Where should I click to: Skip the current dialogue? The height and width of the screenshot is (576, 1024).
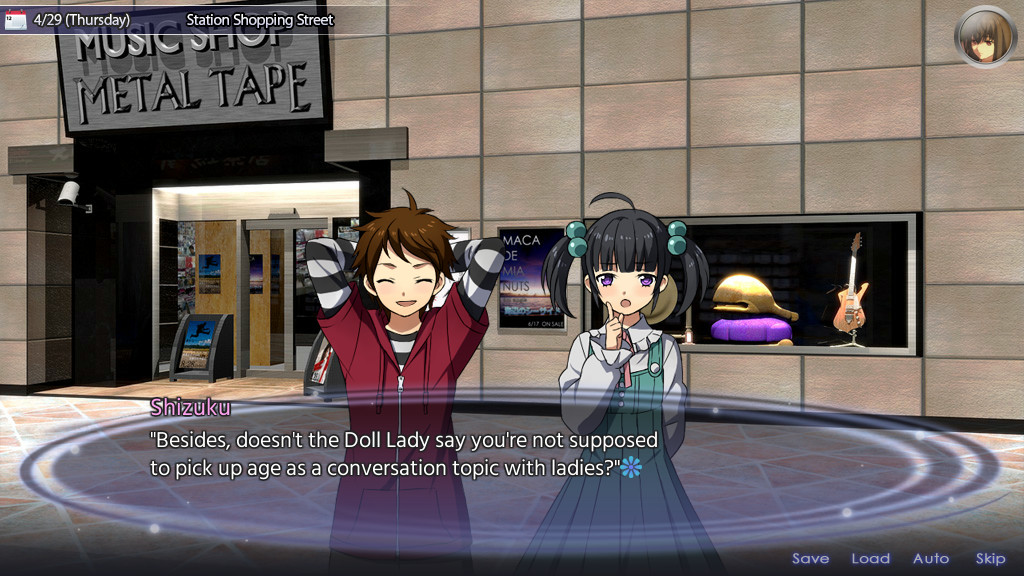(990, 559)
